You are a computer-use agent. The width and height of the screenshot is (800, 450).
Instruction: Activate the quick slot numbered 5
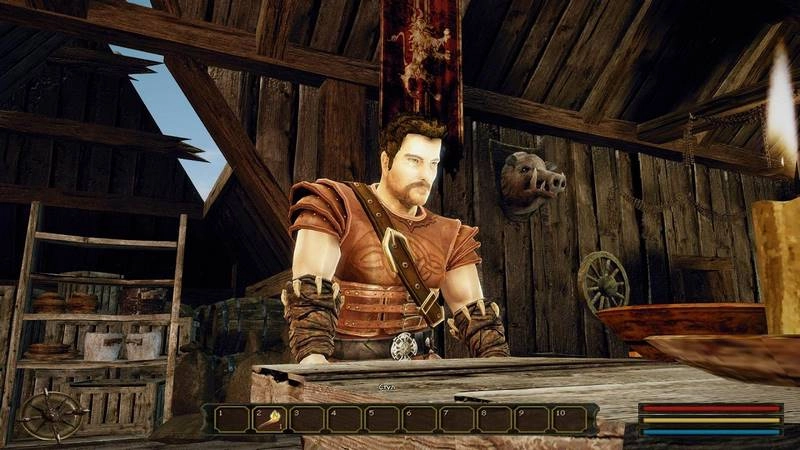click(382, 419)
